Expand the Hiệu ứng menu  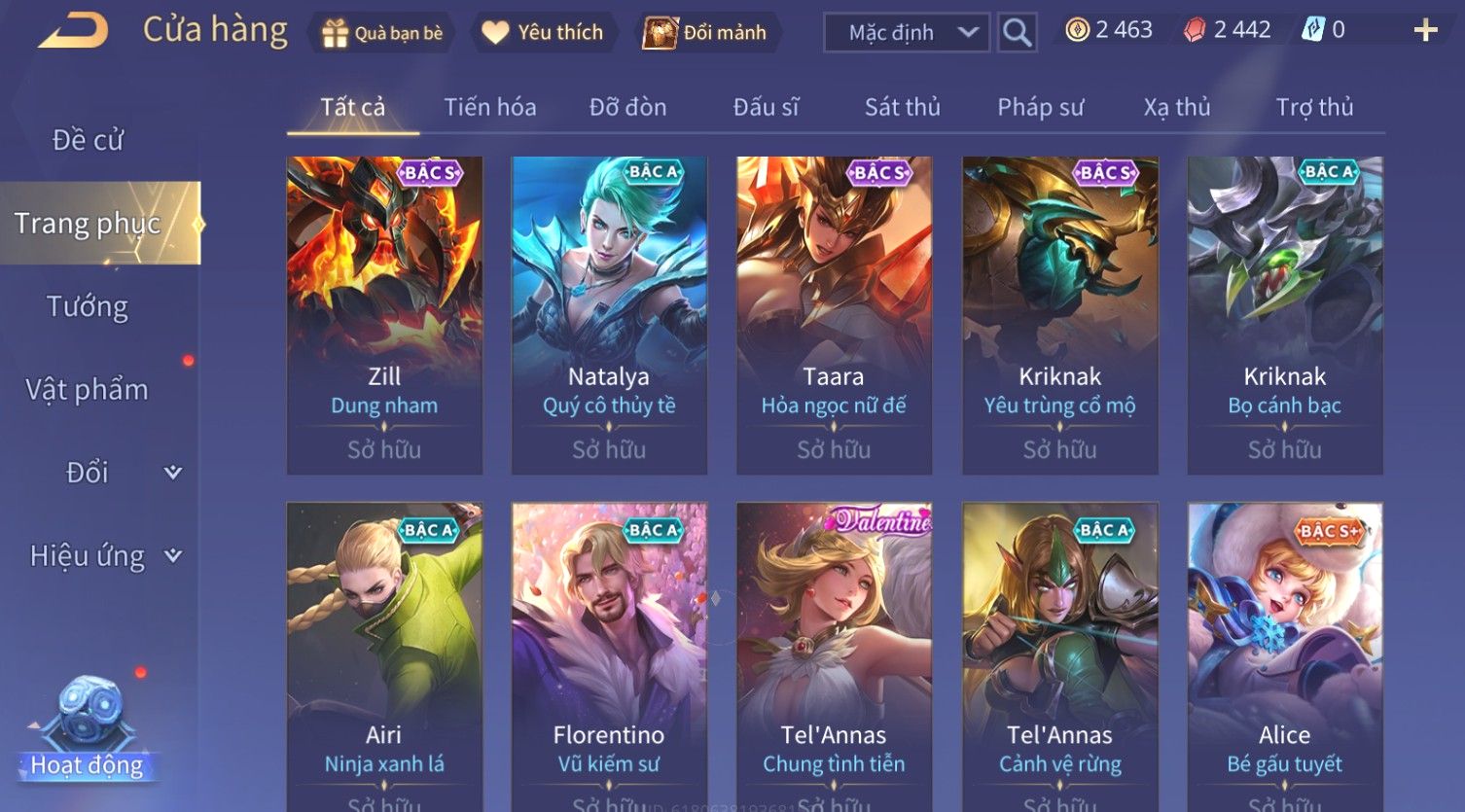[x=104, y=556]
